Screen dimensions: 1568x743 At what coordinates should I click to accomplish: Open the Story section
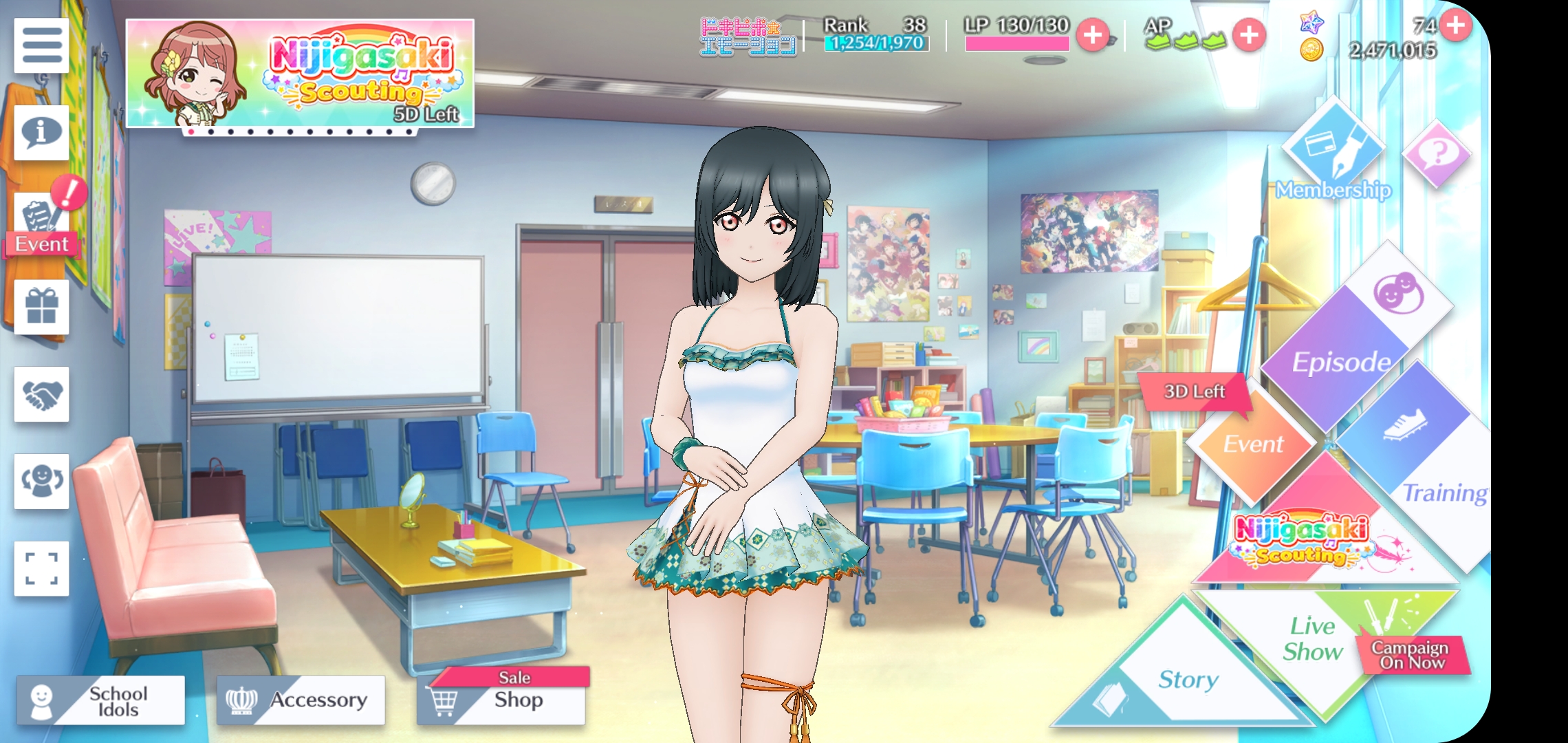coord(1188,681)
